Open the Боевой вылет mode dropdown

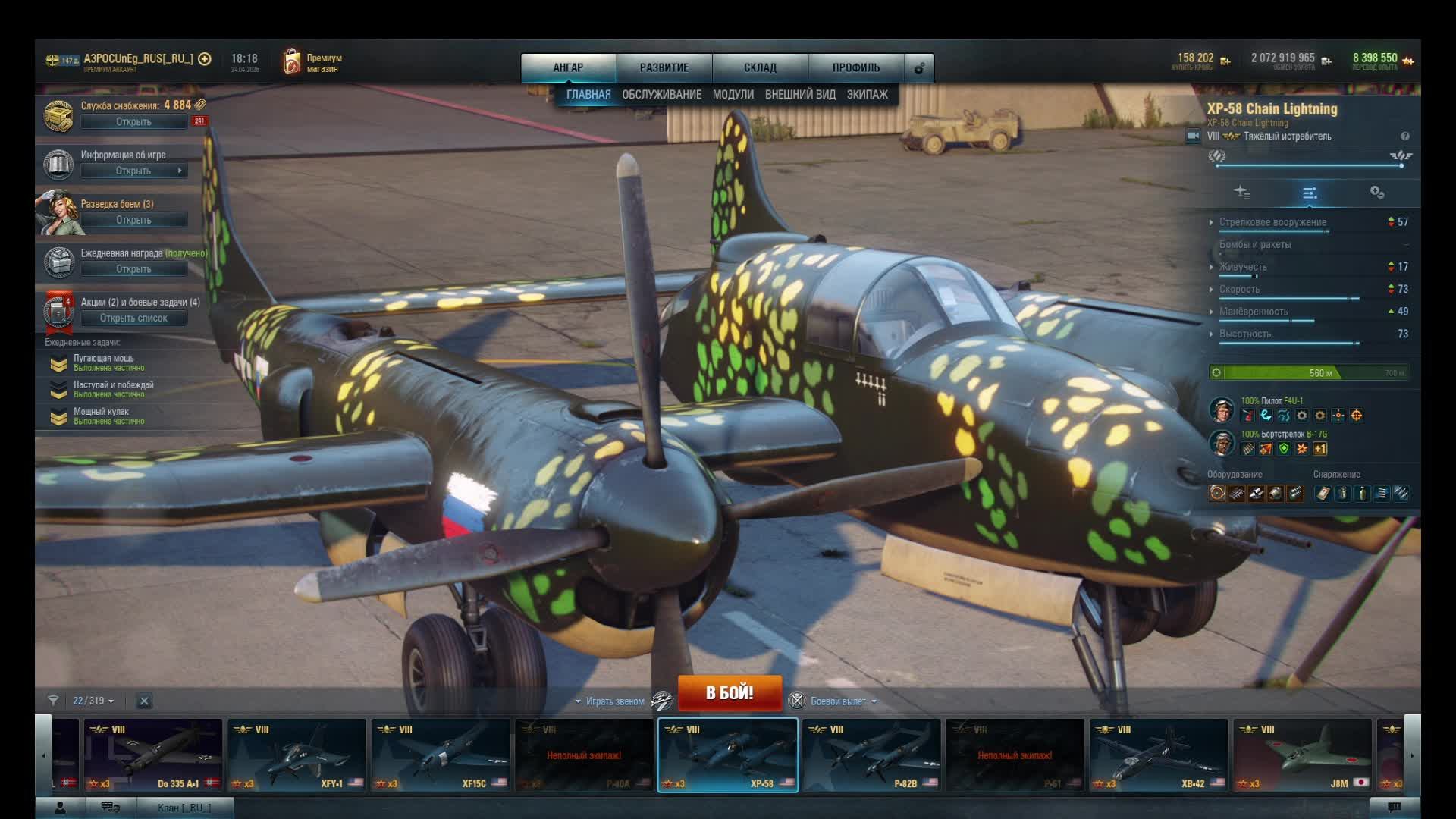pos(839,701)
